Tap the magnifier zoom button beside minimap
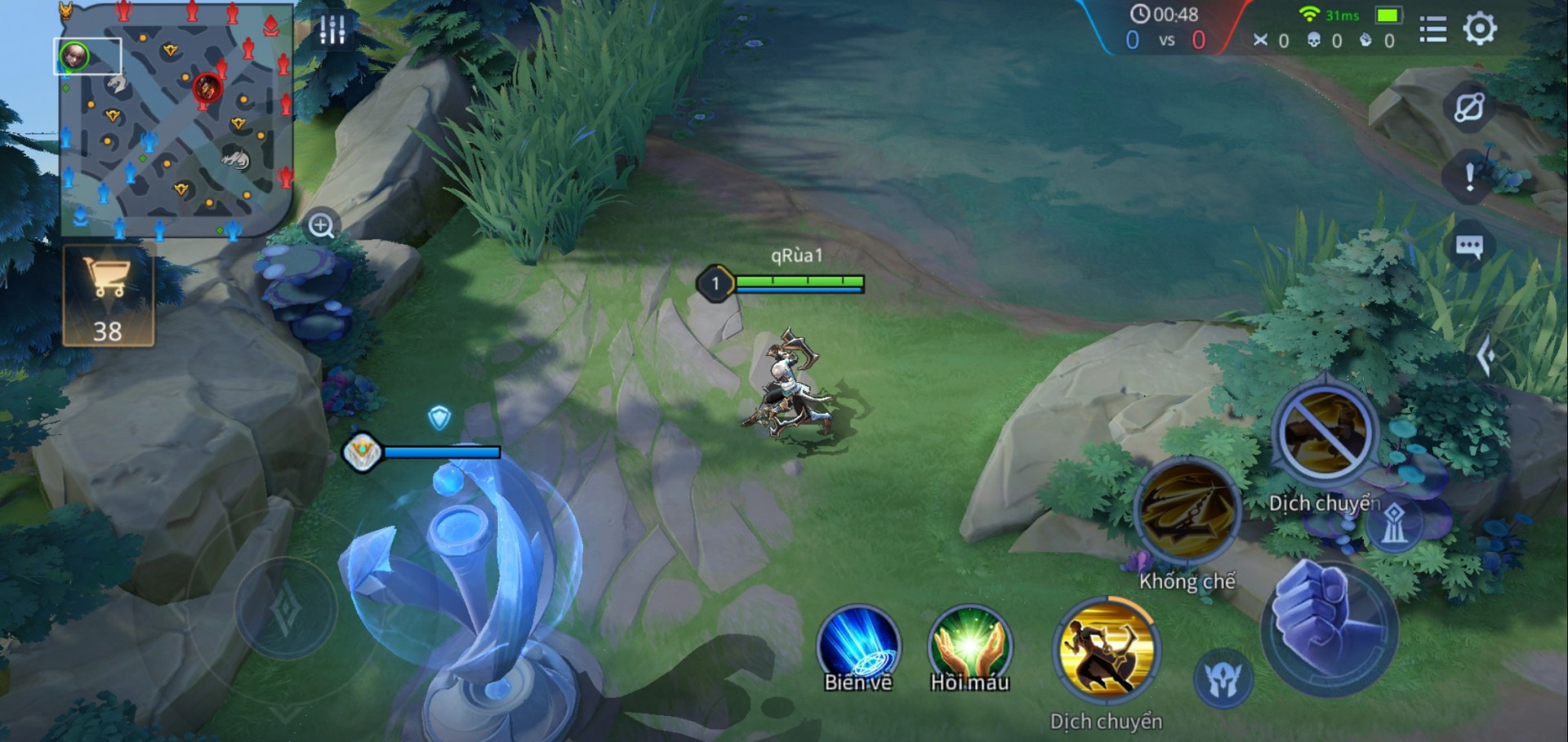The image size is (1568, 742). 321,225
